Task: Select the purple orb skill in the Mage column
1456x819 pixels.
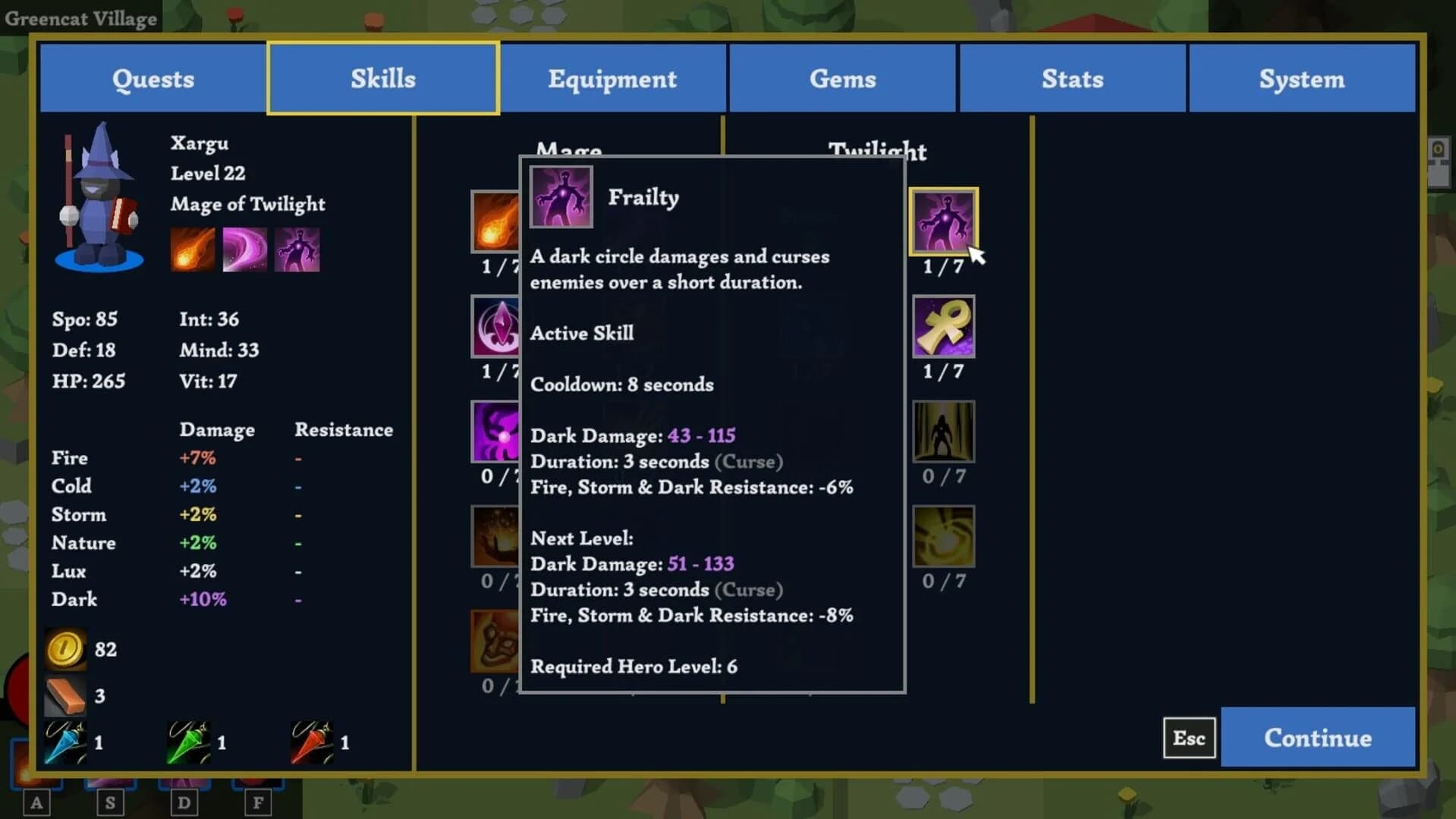Action: [x=495, y=433]
